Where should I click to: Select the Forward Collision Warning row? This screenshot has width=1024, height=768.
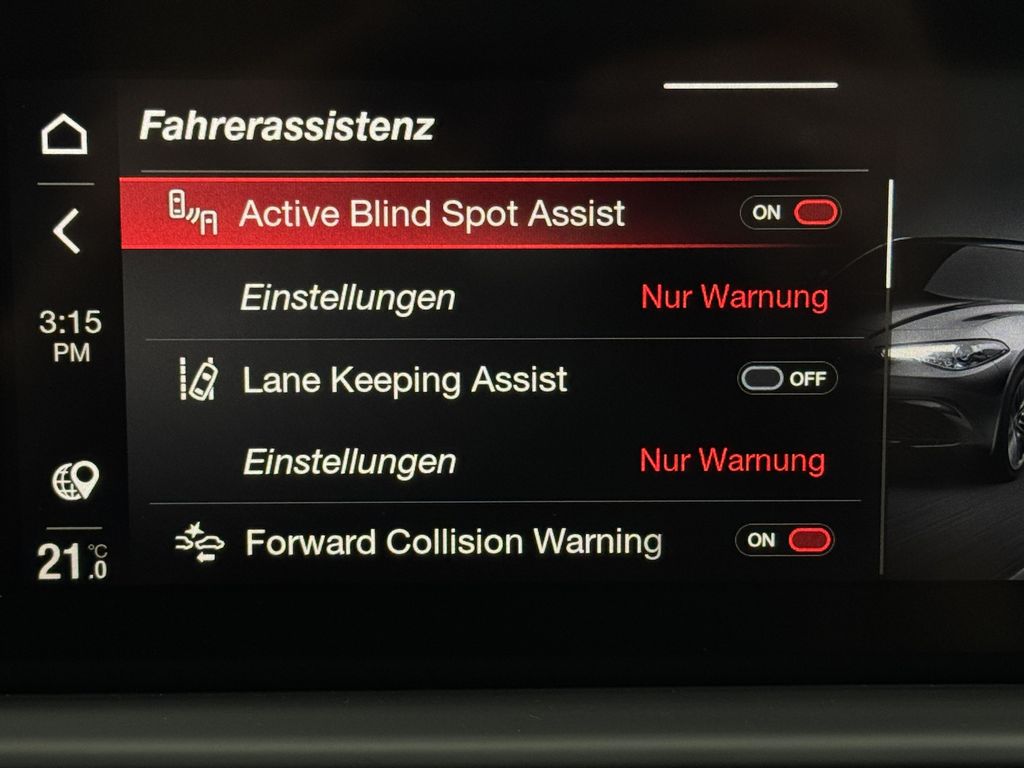coord(453,542)
